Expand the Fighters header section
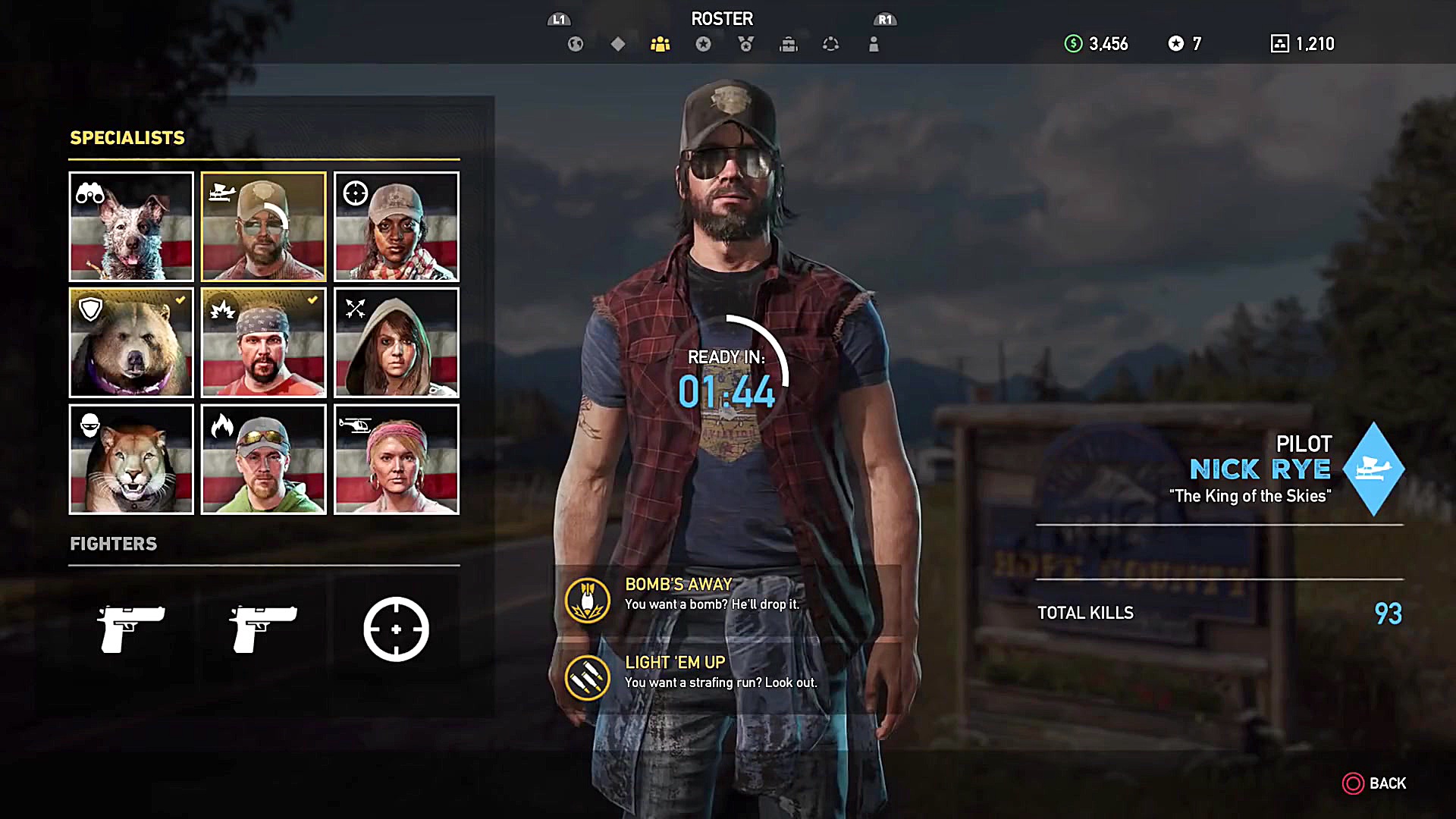Image resolution: width=1456 pixels, height=819 pixels. point(114,544)
